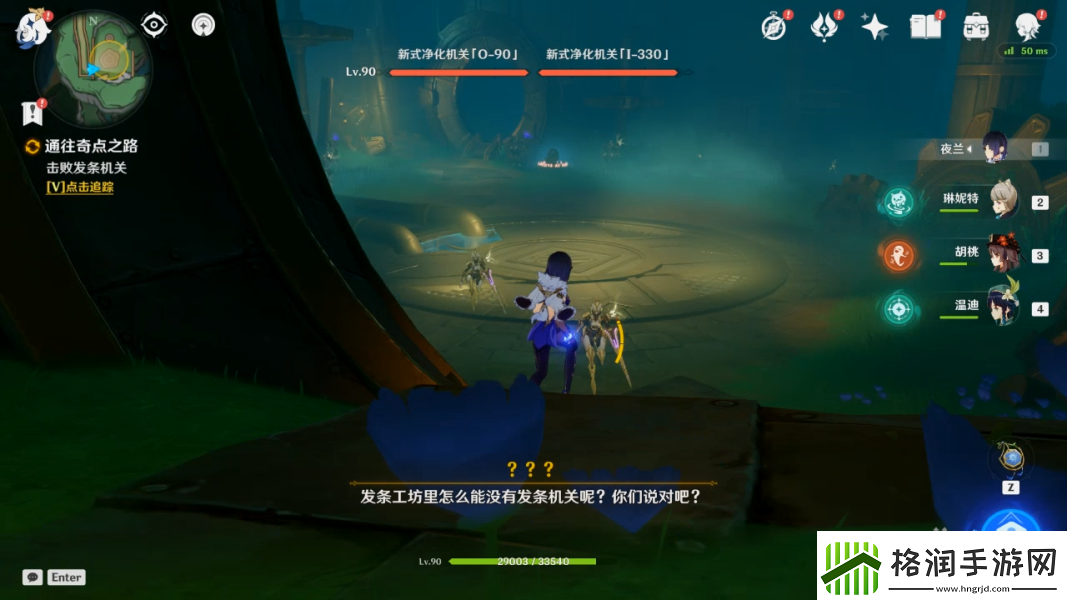Open the battle pass icon beside the compass
Screen dimensions: 1067x600
[x=824, y=27]
